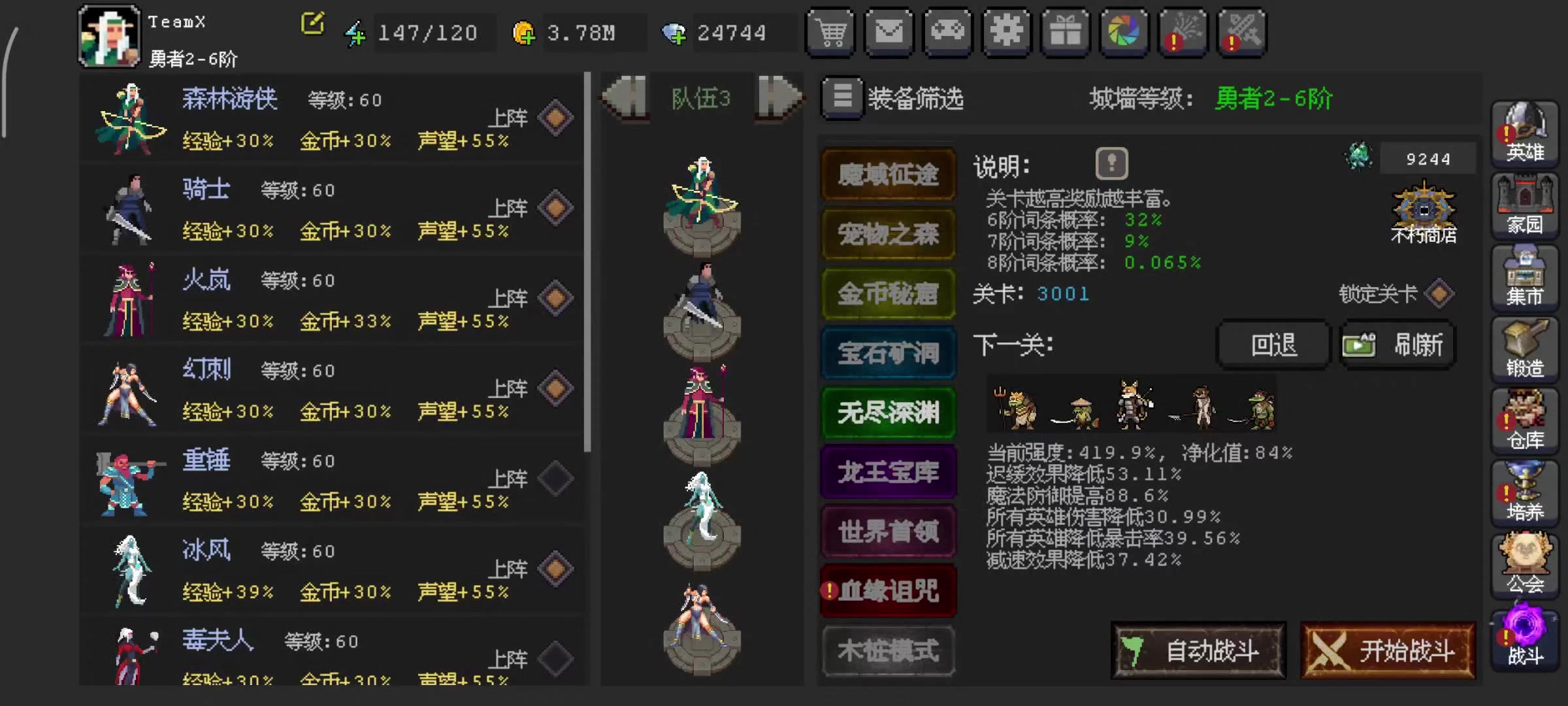The height and width of the screenshot is (706, 1568).
Task: Click the 火岚 hero portrait thumbnail
Action: pyautogui.click(x=129, y=299)
